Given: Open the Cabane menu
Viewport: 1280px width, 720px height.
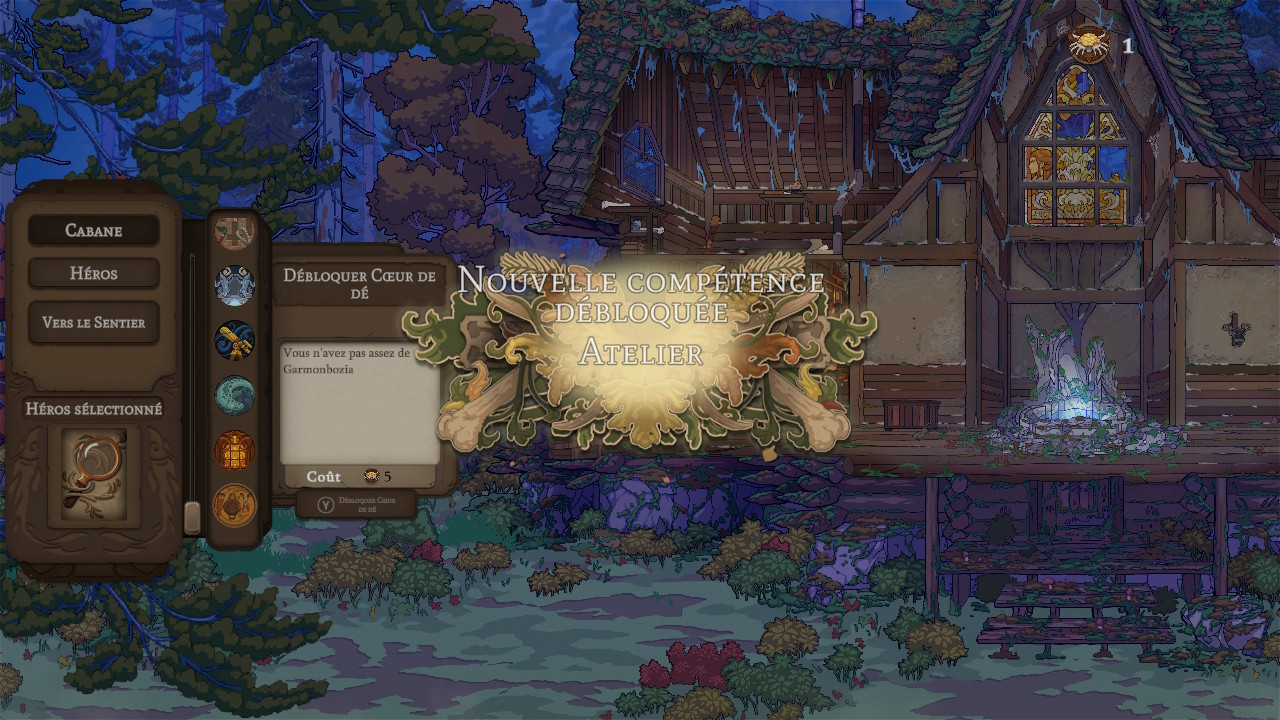Looking at the screenshot, I should pos(93,230).
